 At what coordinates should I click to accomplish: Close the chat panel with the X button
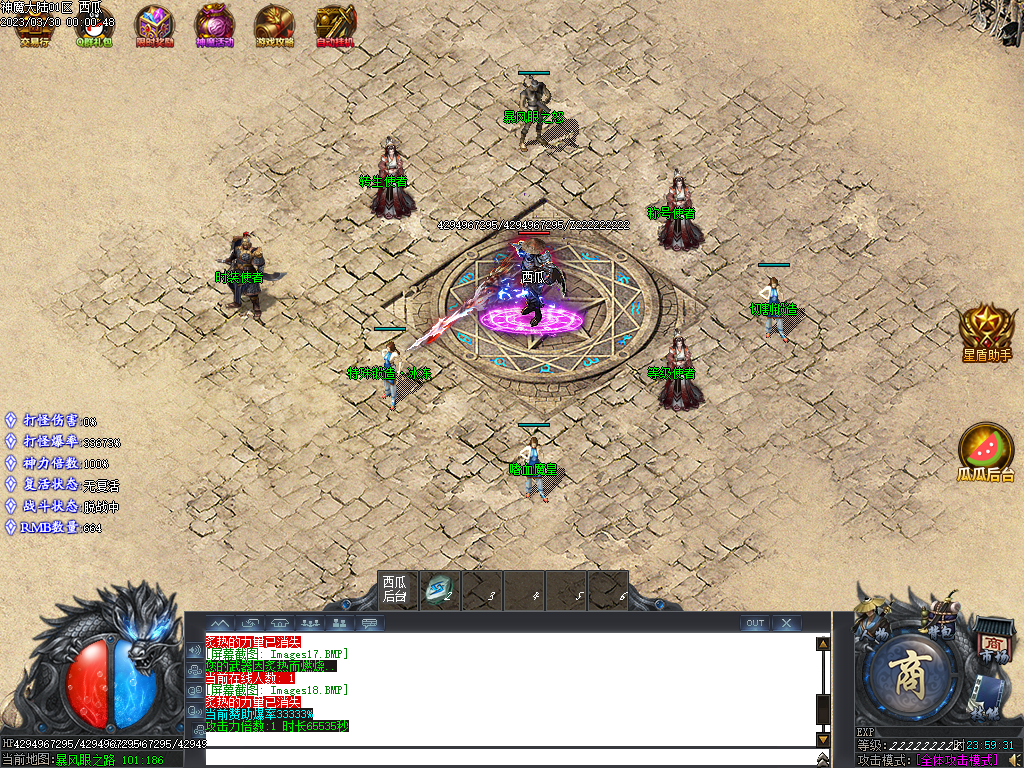(787, 623)
